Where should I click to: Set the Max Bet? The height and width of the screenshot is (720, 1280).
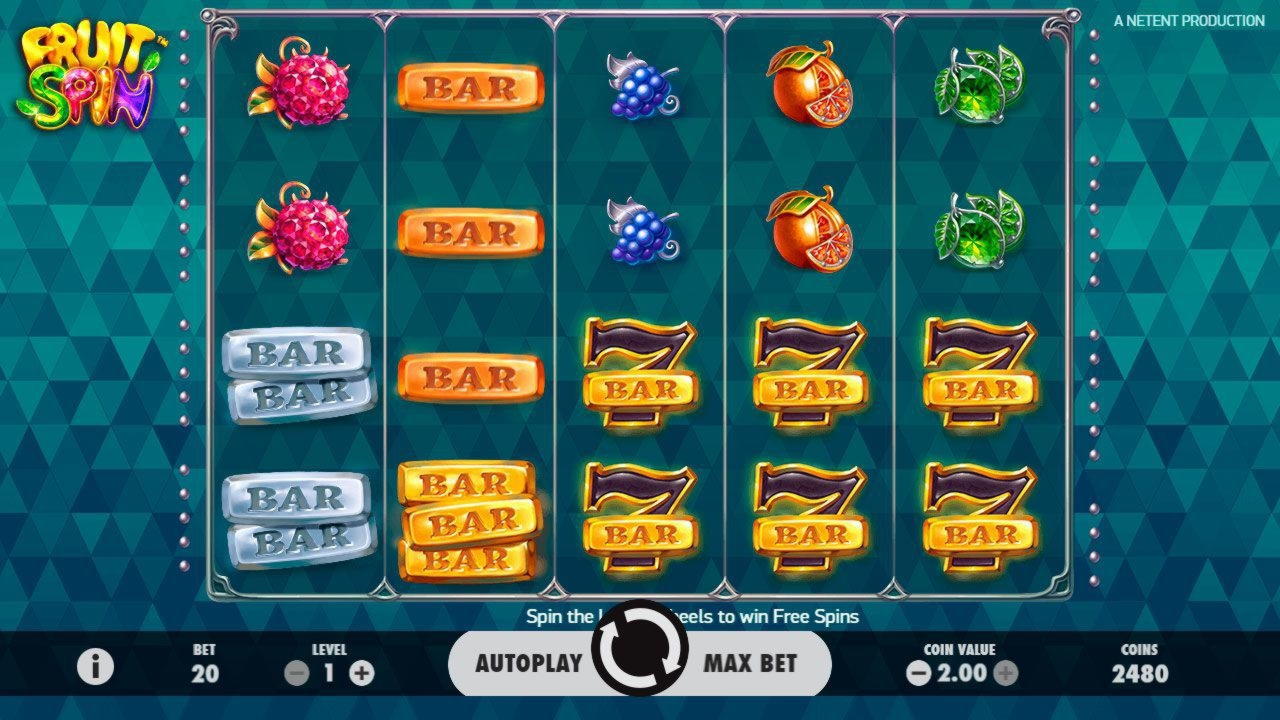pos(750,663)
